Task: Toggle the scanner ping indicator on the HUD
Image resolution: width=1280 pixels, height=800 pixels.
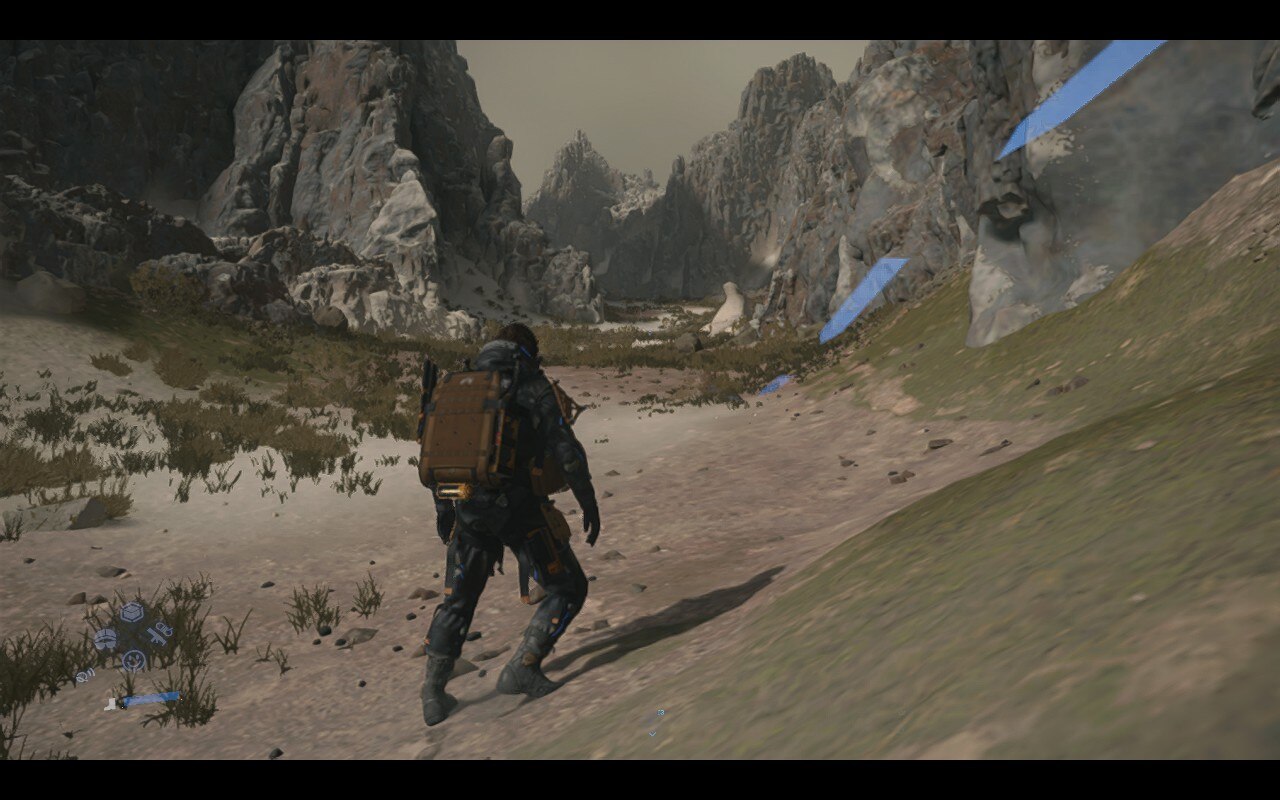Action: (85, 676)
